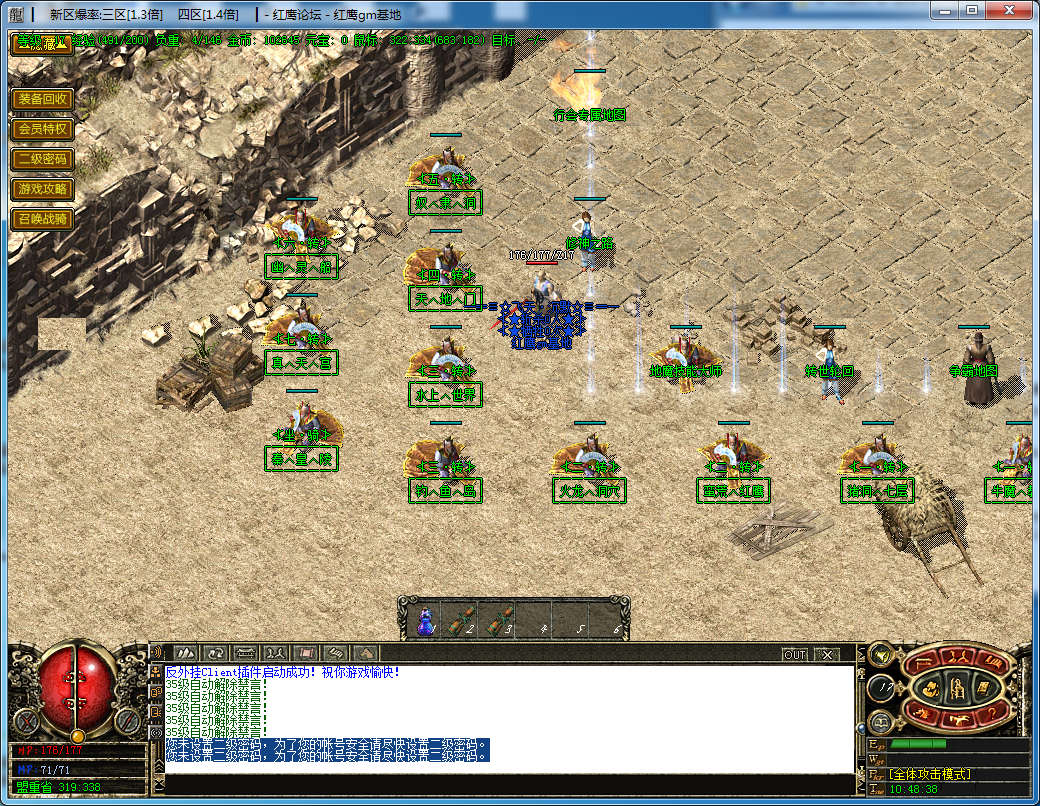This screenshot has width=1040, height=806.
Task: Switch the 全体攻击模式 attack mode
Action: (930, 774)
